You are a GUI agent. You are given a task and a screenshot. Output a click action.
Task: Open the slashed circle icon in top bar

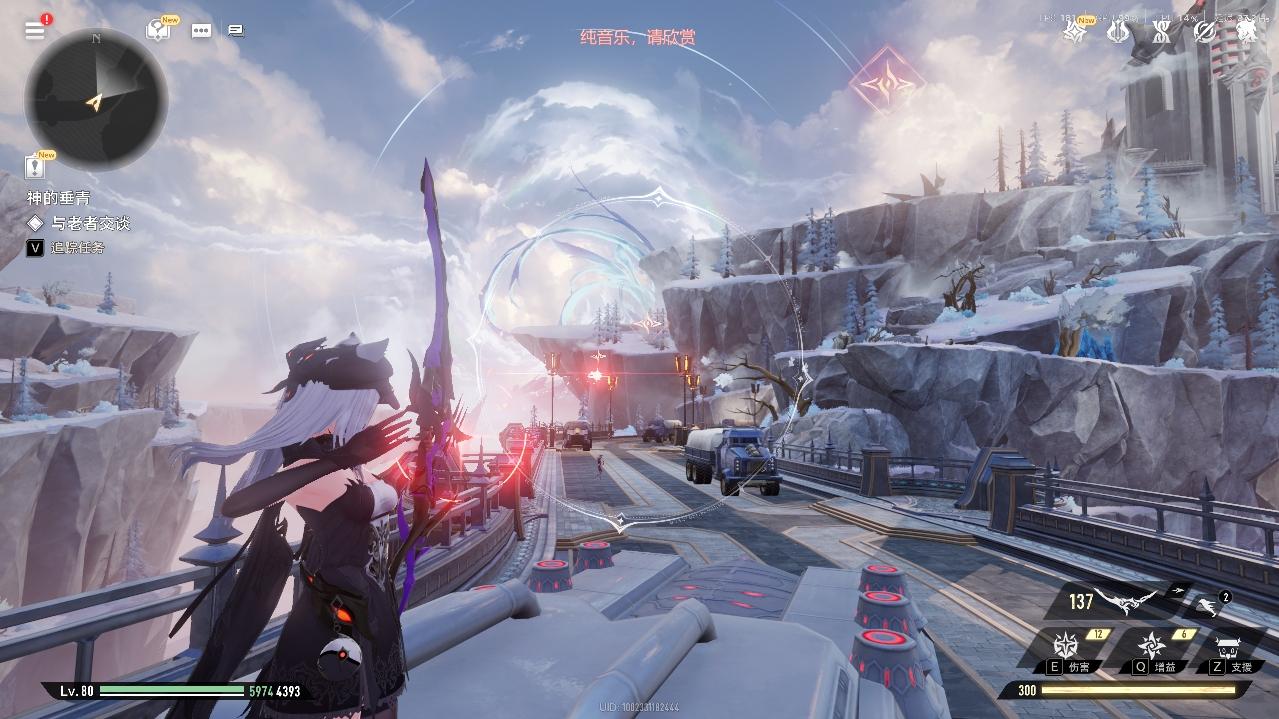click(1204, 32)
